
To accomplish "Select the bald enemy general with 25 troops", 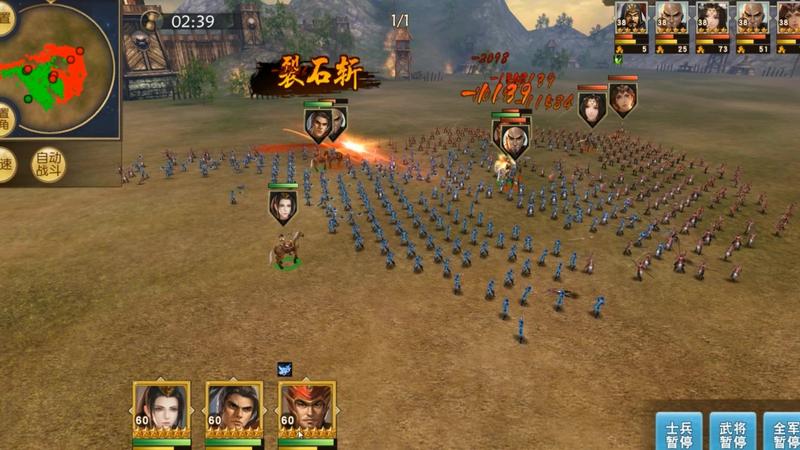I will tap(672, 22).
